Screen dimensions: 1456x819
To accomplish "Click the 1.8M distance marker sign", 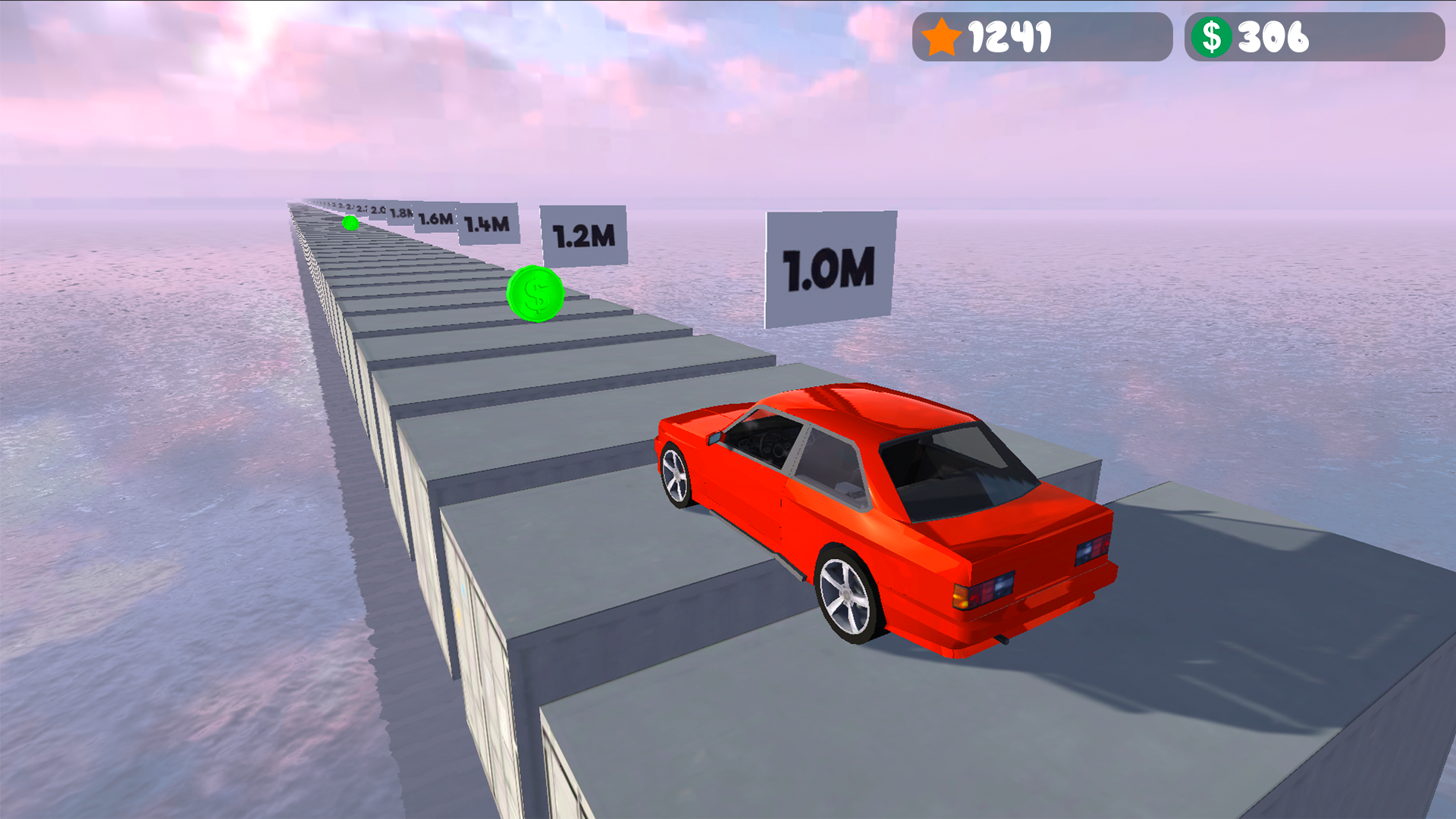I will click(x=402, y=214).
